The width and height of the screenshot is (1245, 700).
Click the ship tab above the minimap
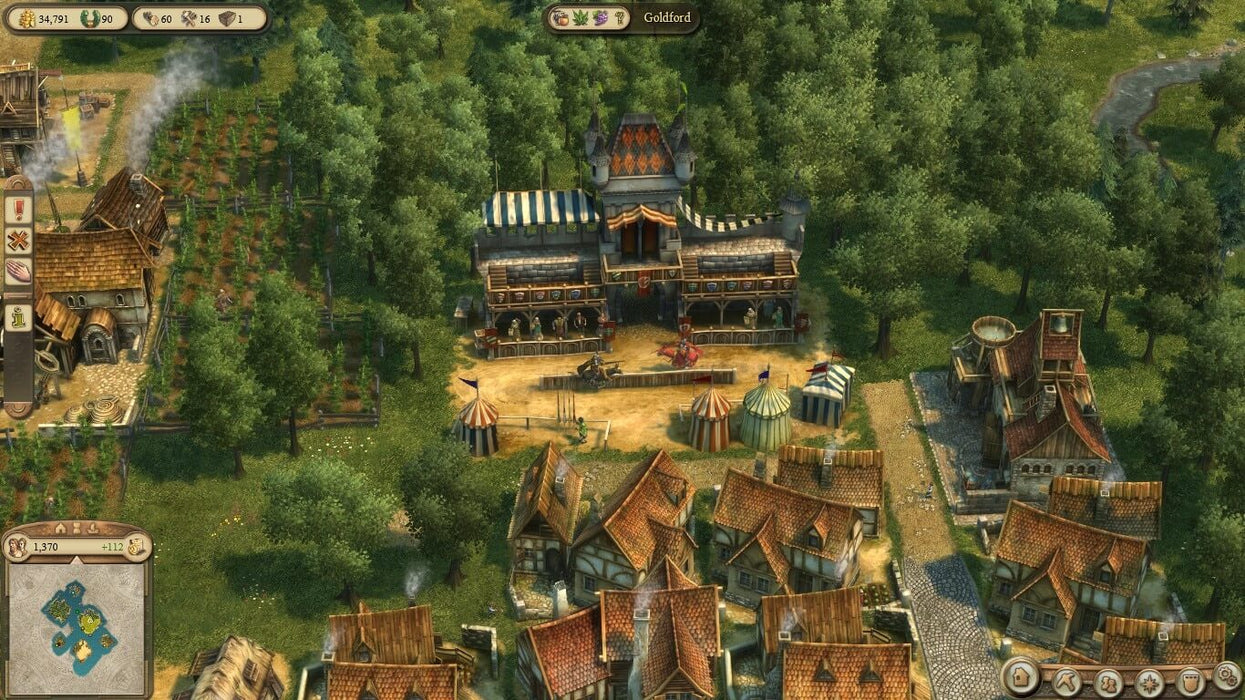click(91, 528)
